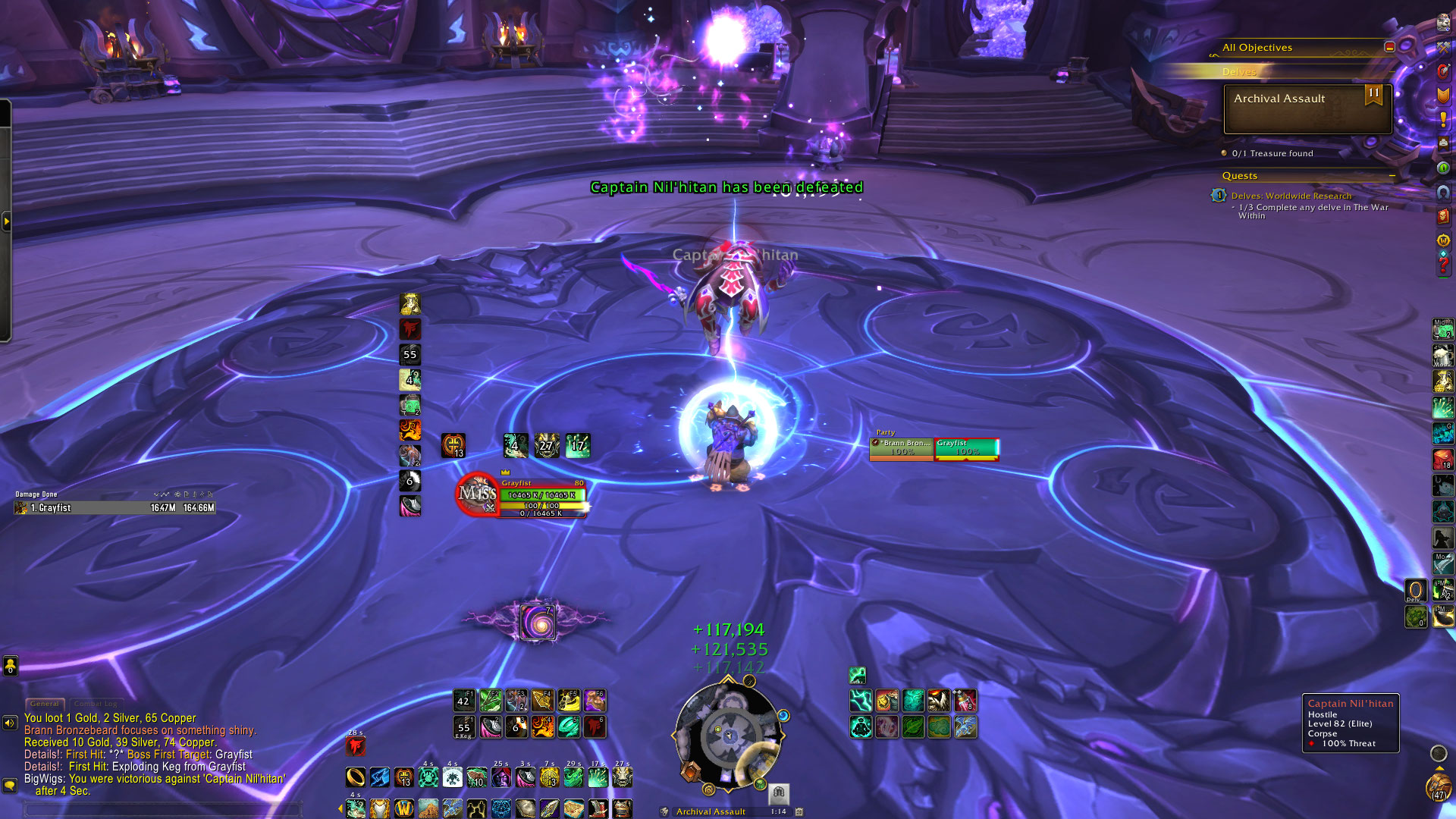Click the Grayfist player unit frame

coord(542,497)
